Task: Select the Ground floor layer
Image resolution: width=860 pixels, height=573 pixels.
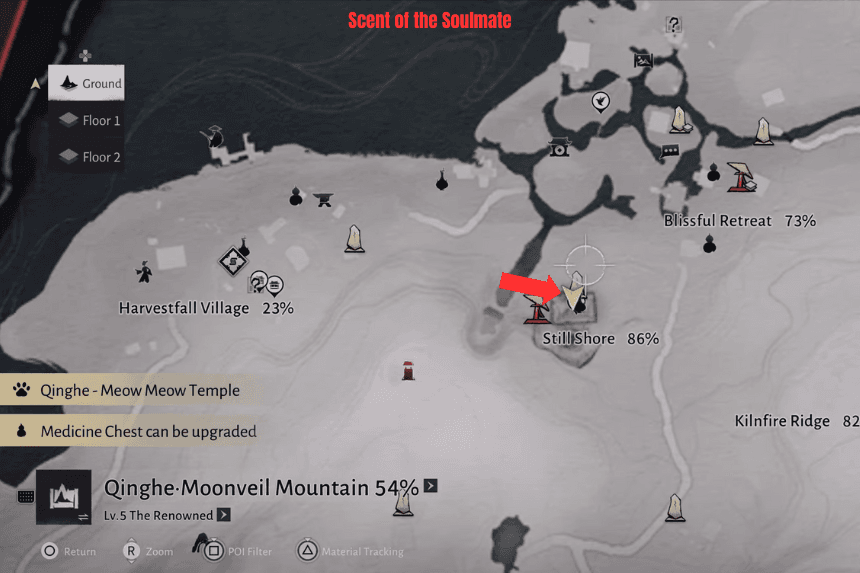Action: click(x=90, y=84)
